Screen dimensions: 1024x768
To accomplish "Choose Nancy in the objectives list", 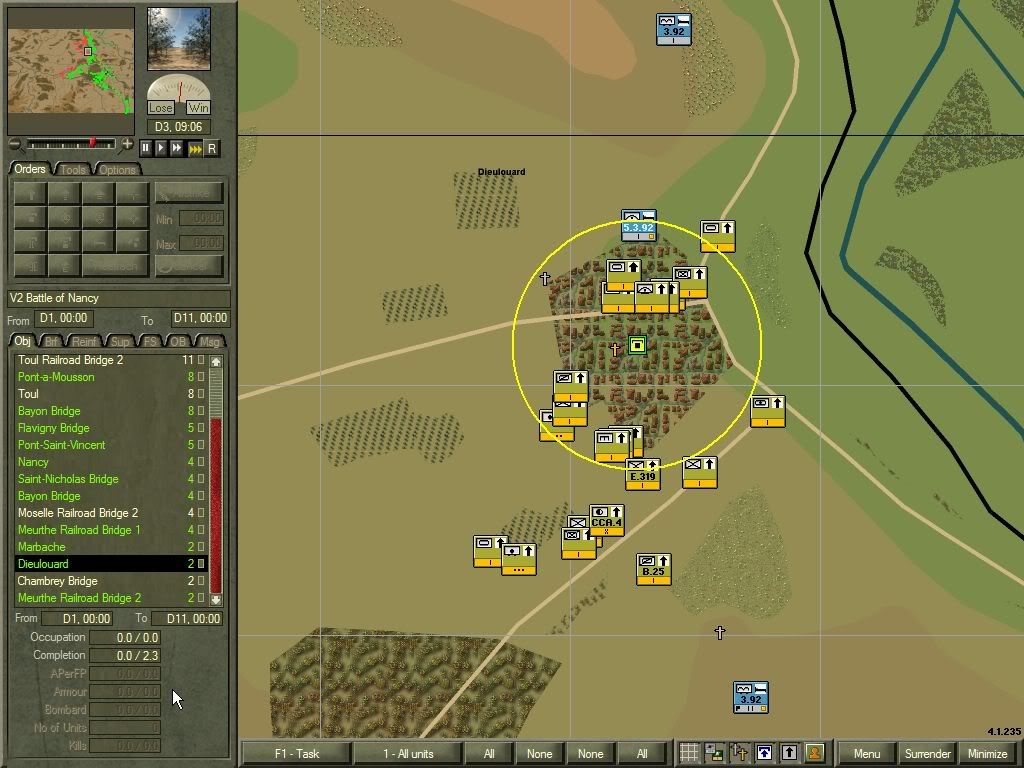I will click(x=33, y=462).
